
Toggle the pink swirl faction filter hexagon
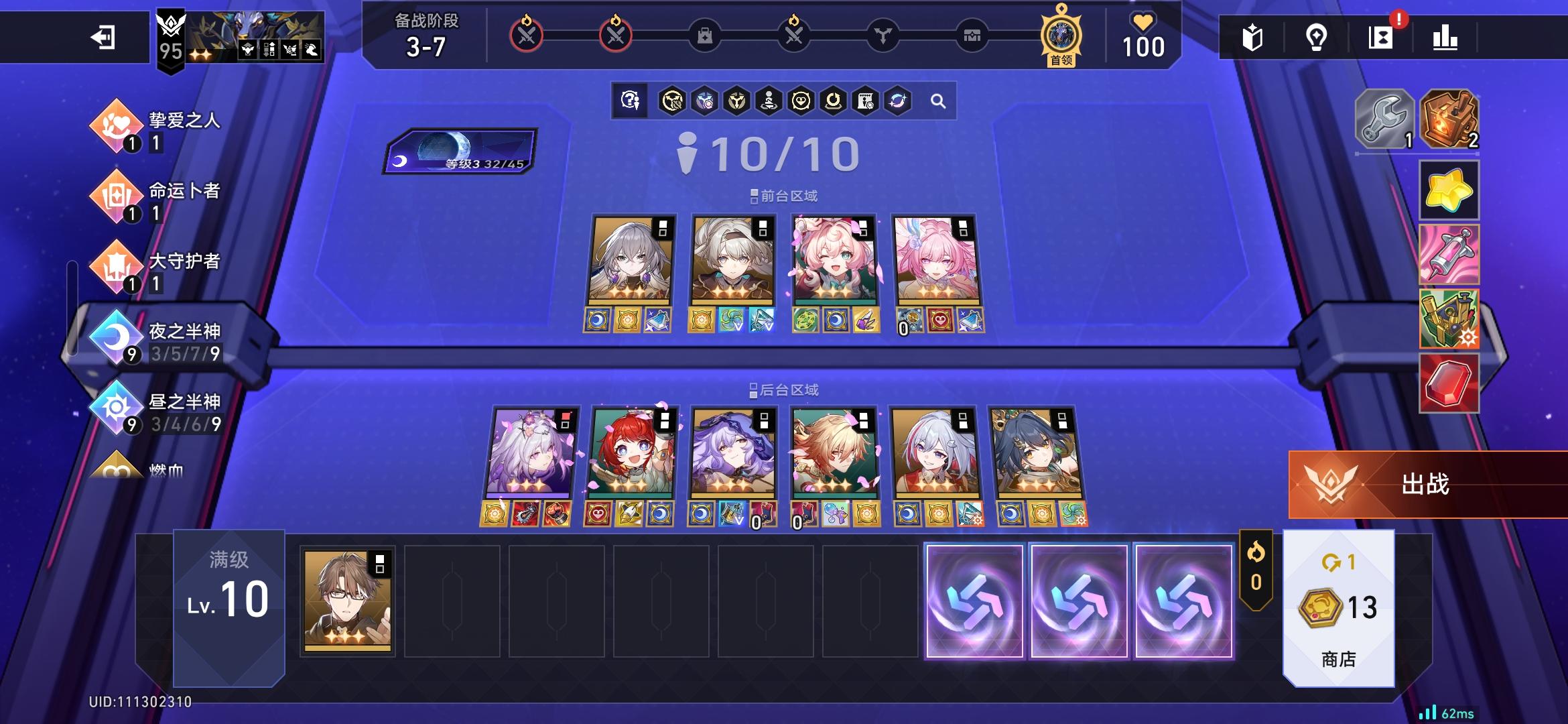[x=898, y=101]
